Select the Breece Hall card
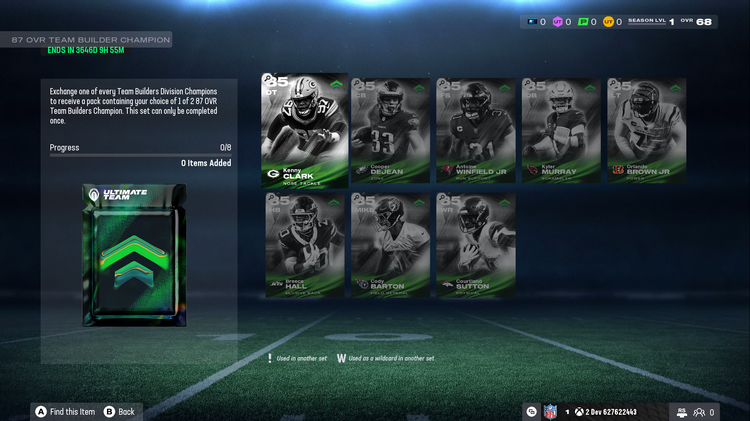 click(304, 245)
